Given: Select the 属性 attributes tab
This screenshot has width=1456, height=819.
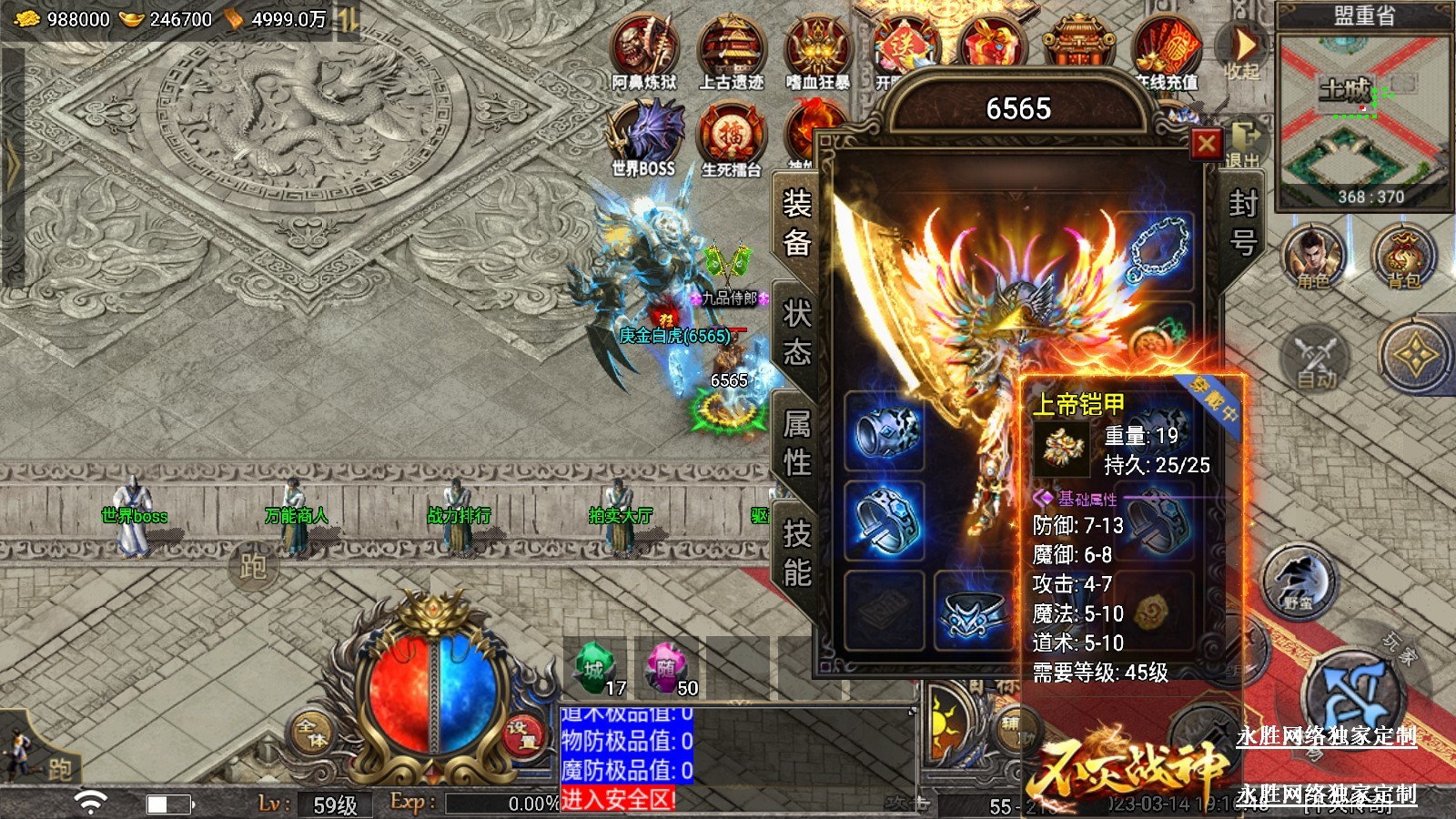Looking at the screenshot, I should (x=796, y=443).
